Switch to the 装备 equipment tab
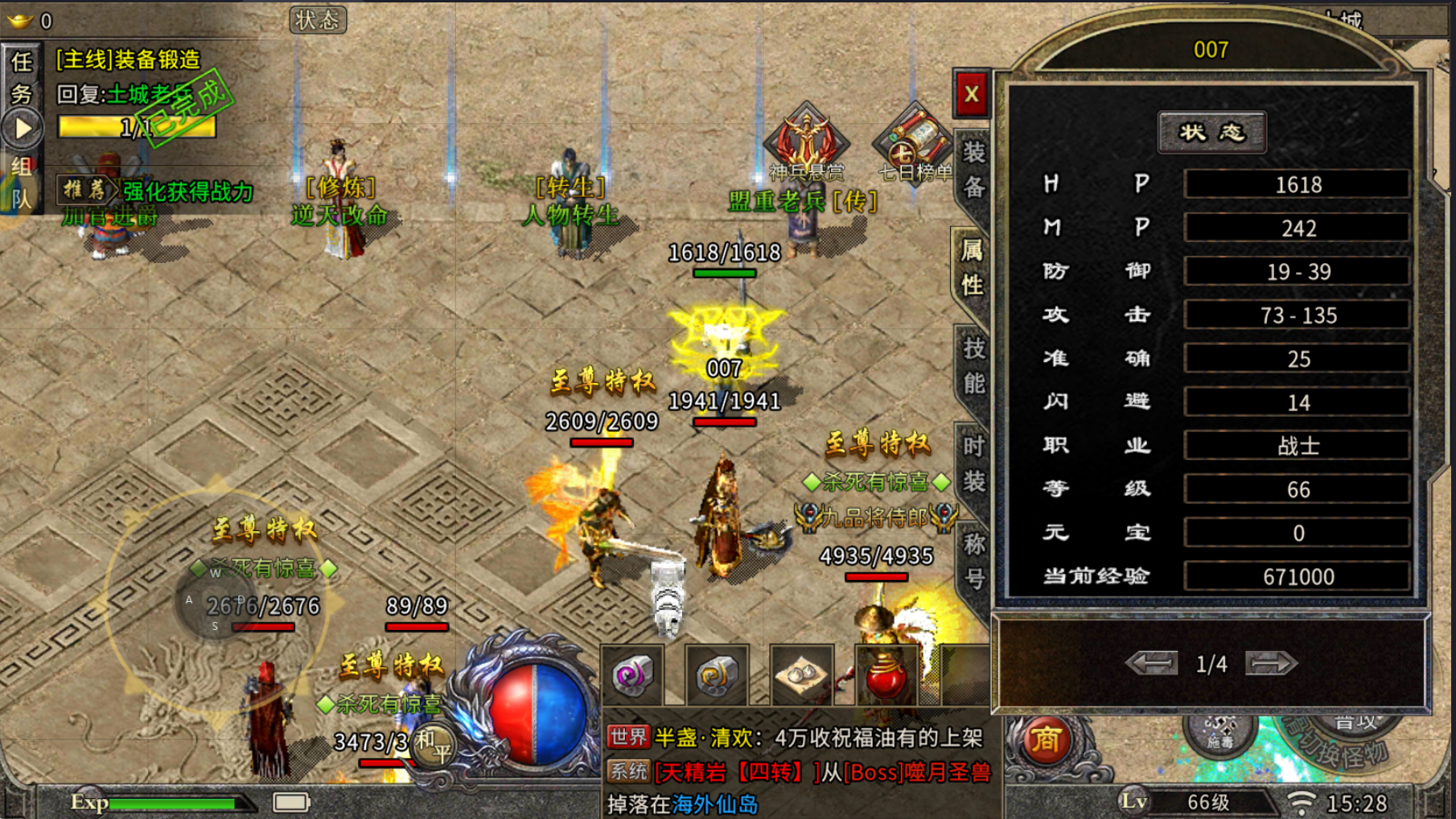1456x819 pixels. (x=973, y=169)
